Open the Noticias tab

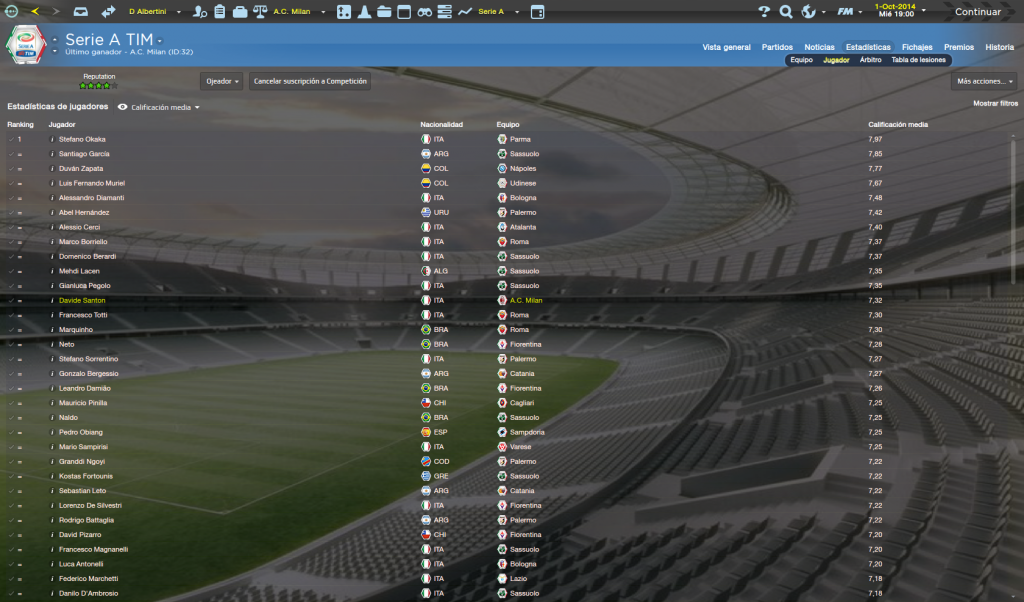coord(819,47)
